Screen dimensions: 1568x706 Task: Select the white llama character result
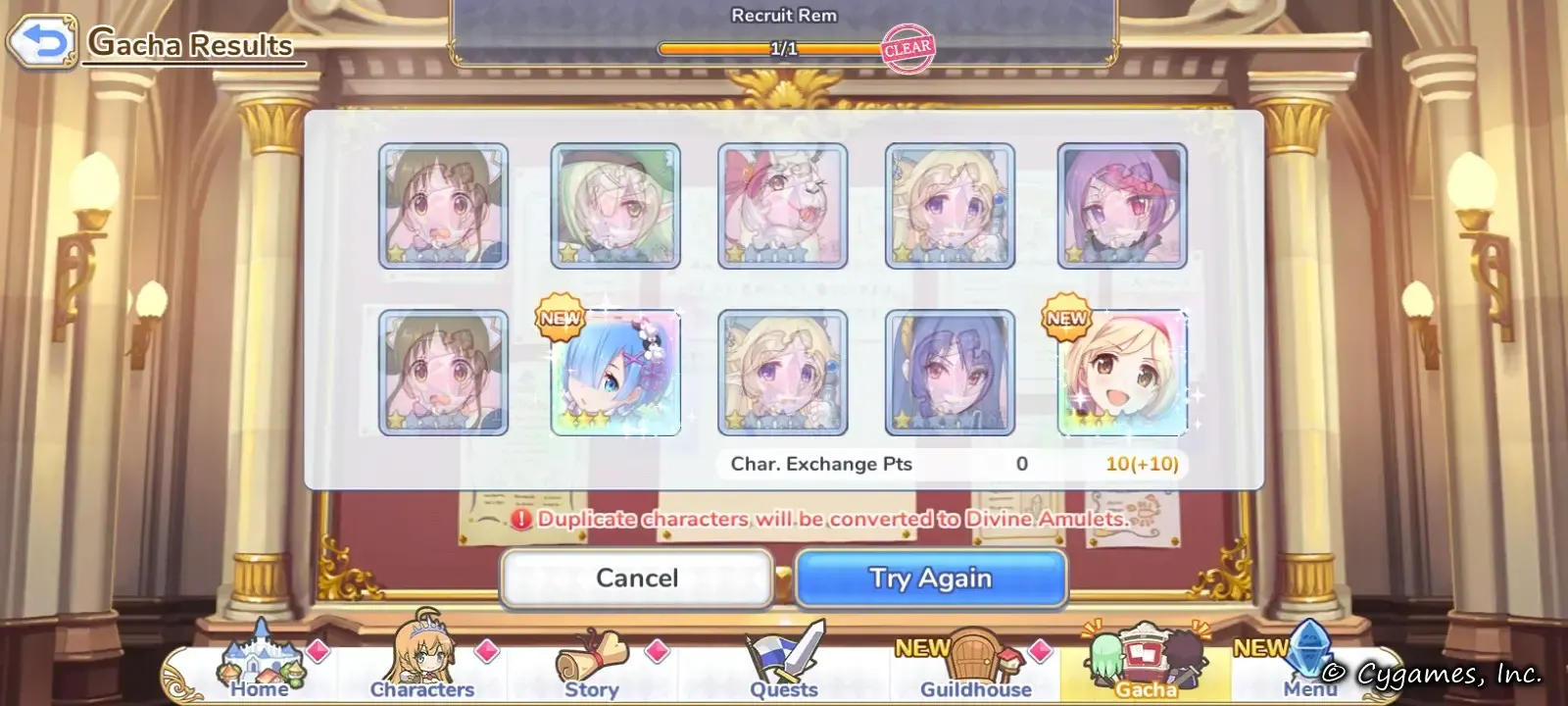(782, 206)
